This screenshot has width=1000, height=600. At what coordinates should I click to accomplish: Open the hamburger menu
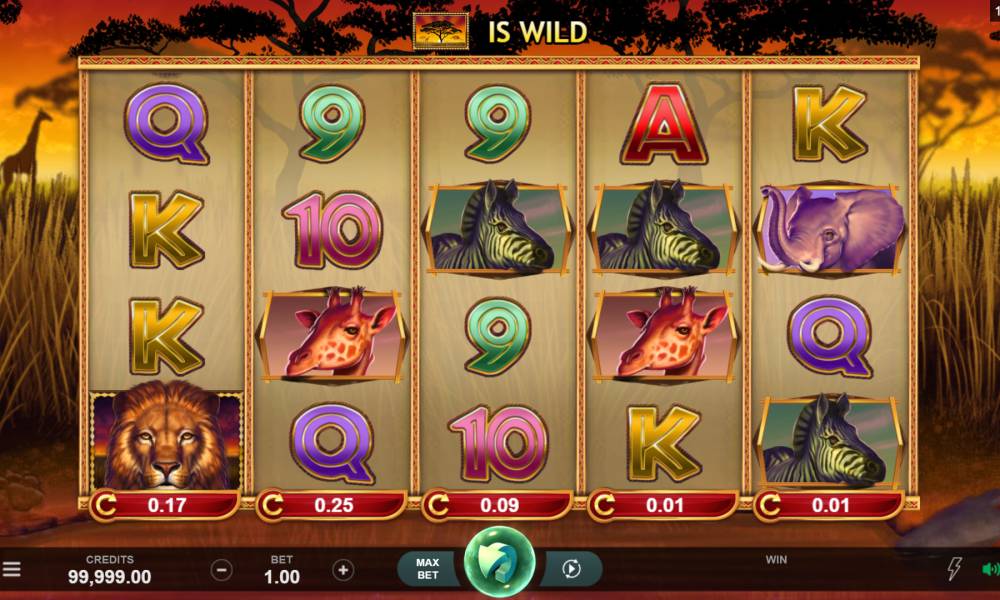pos(11,570)
